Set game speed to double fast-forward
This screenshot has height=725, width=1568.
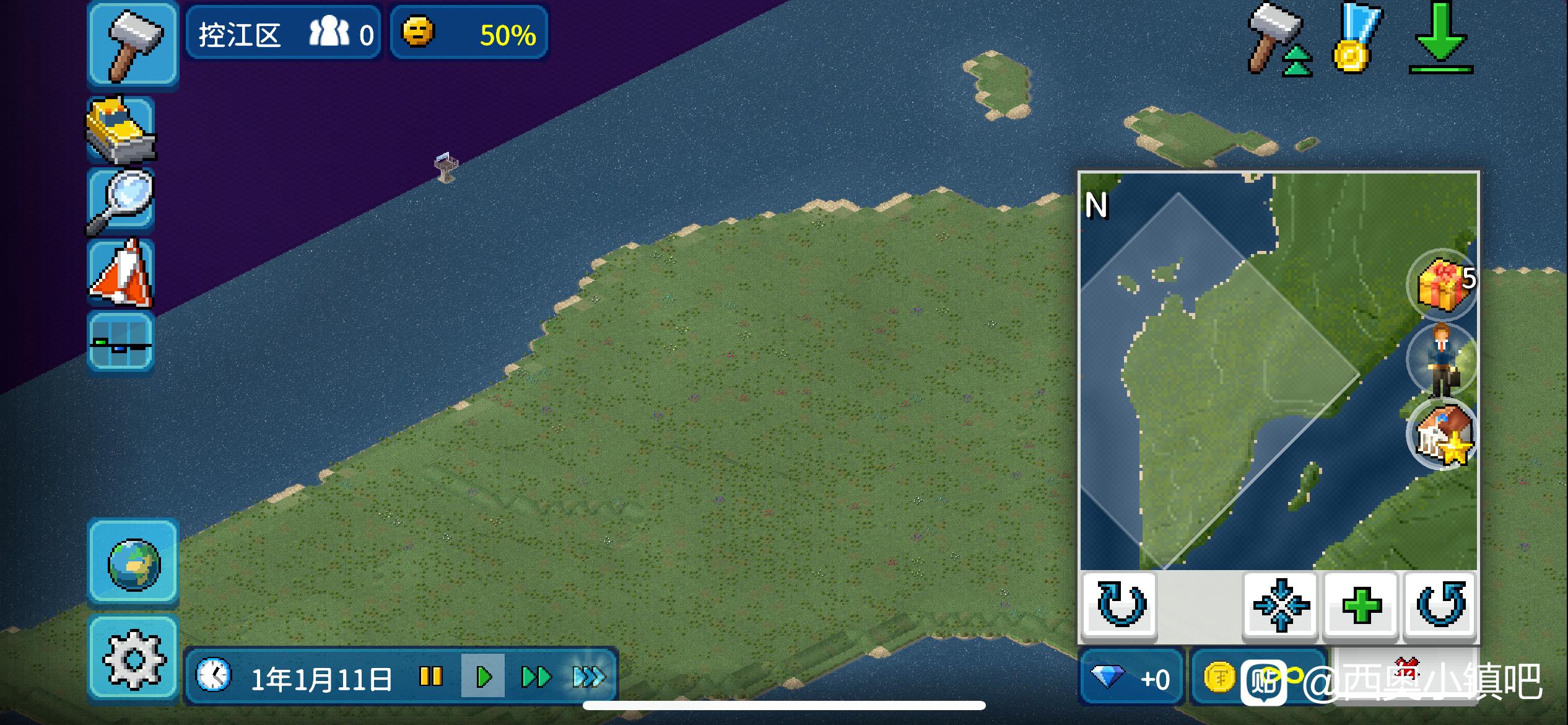click(x=536, y=676)
